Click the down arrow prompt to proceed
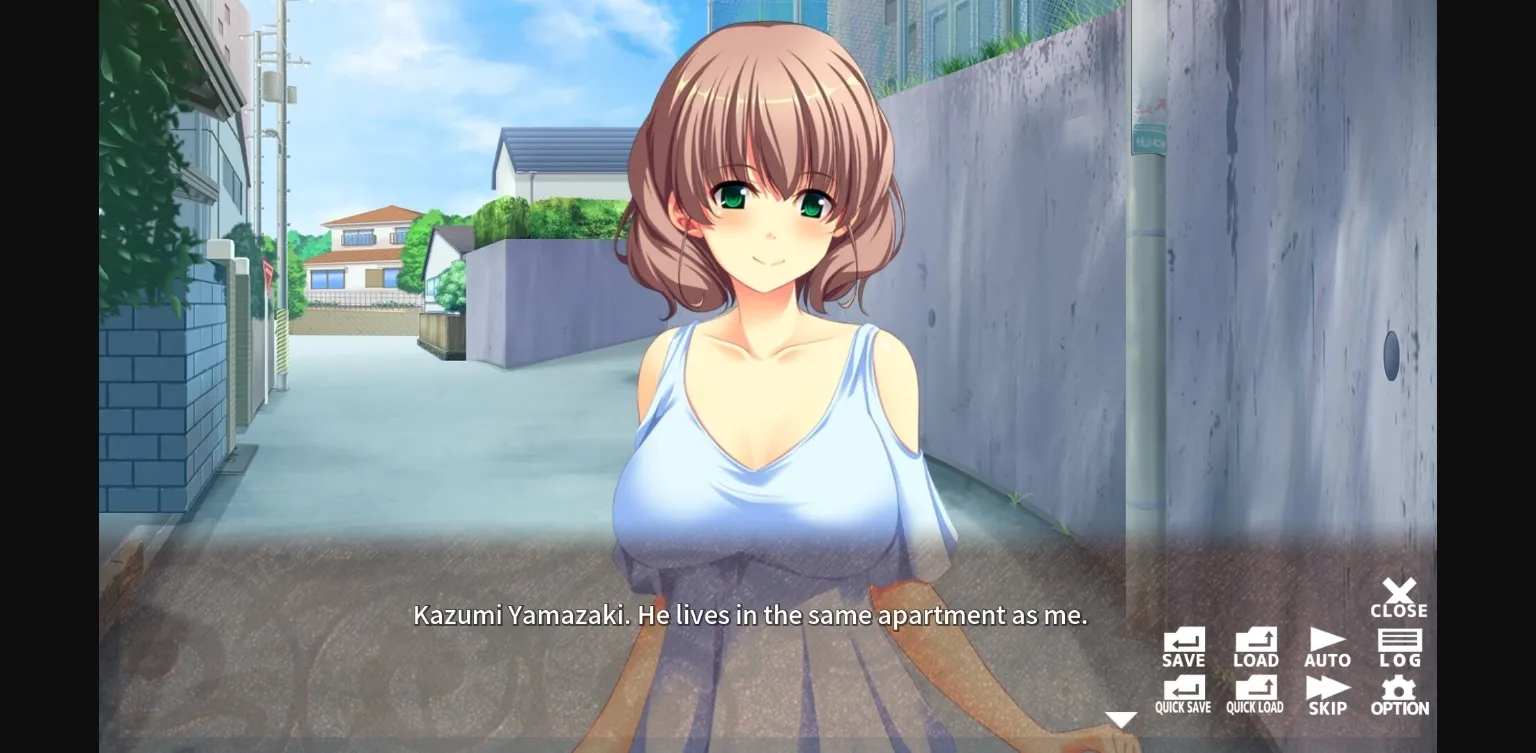 [x=1120, y=718]
